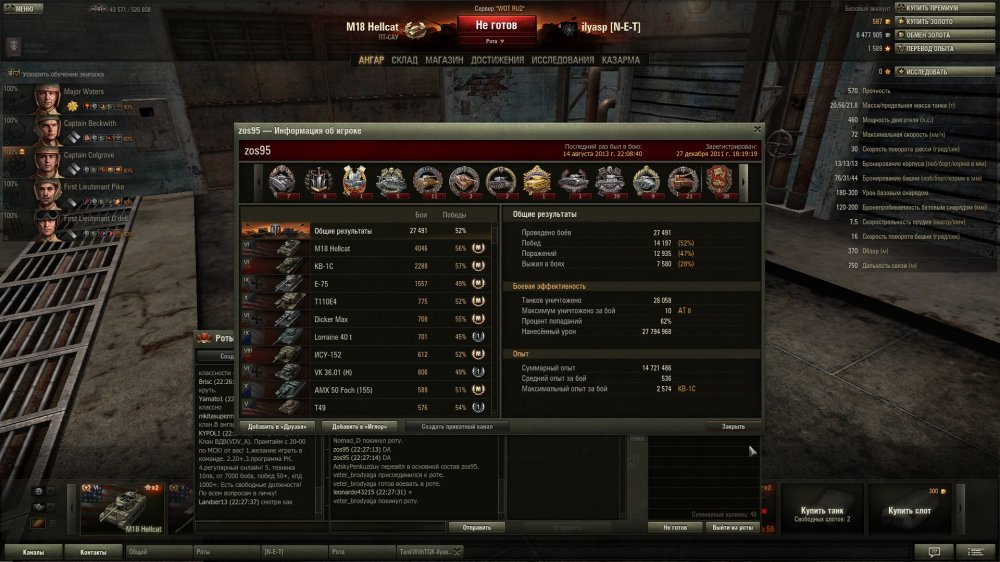This screenshot has width=1000, height=562.
Task: Switch to the СКЛАД tab
Action: [x=404, y=60]
